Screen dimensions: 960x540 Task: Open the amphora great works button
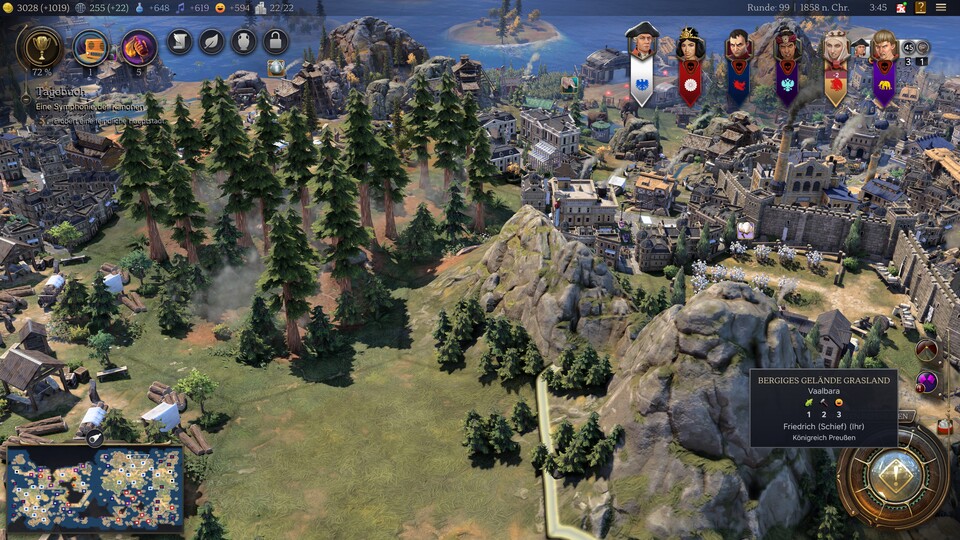point(243,41)
